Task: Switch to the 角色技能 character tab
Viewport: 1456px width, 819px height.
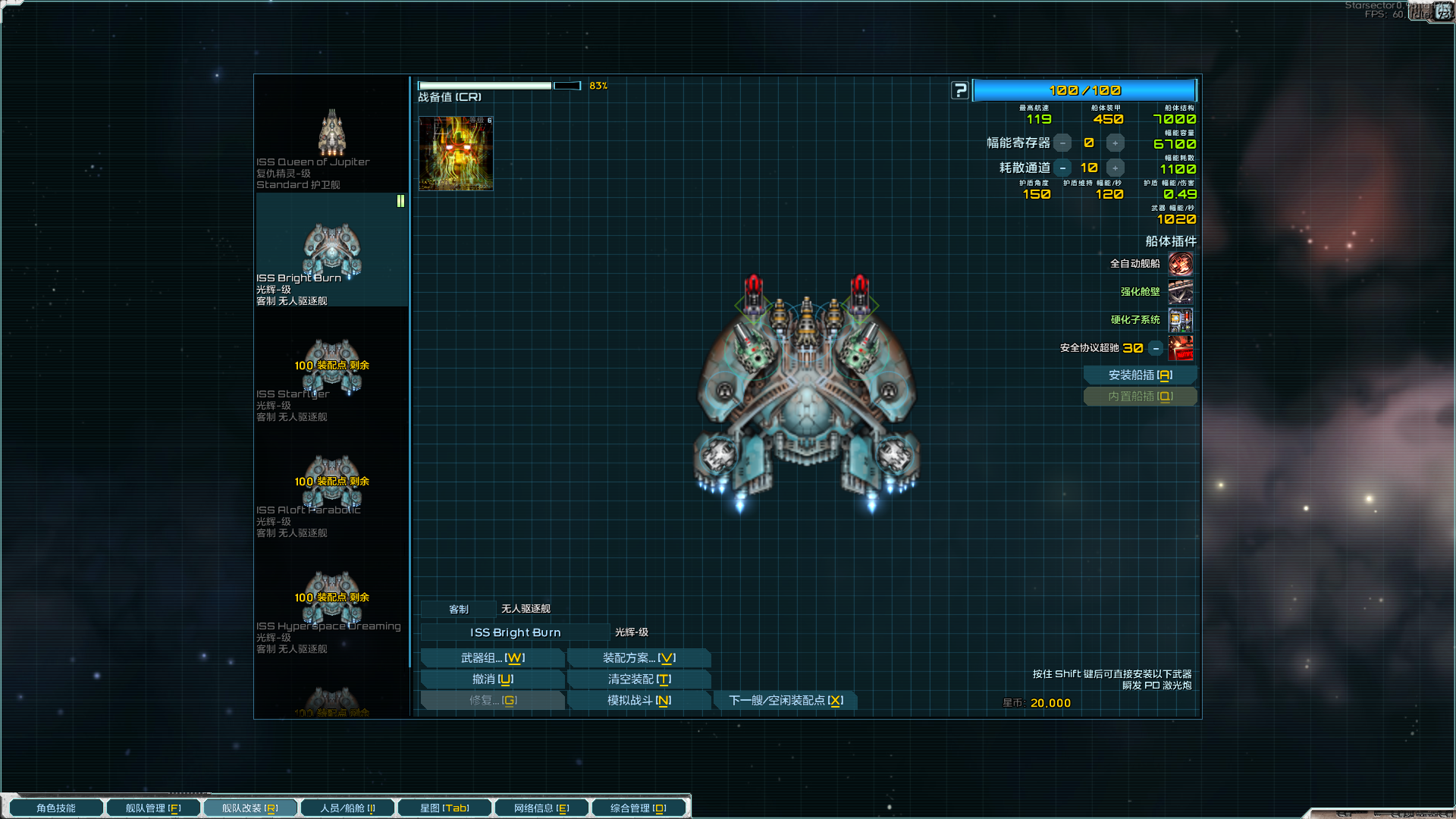Action: pos(56,808)
